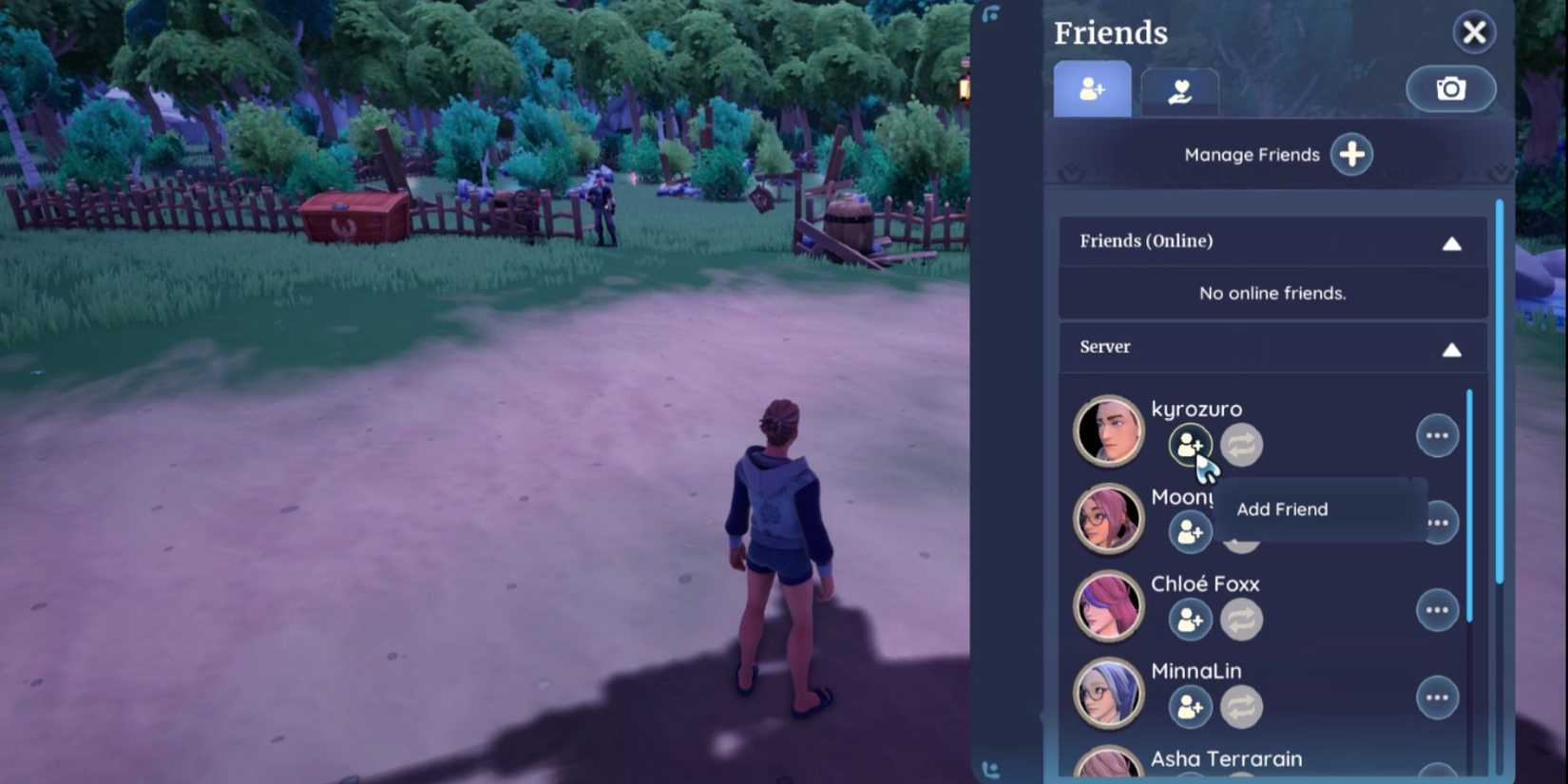Open more options beside the Add Friend tooltip
The image size is (1568, 784).
click(1437, 522)
